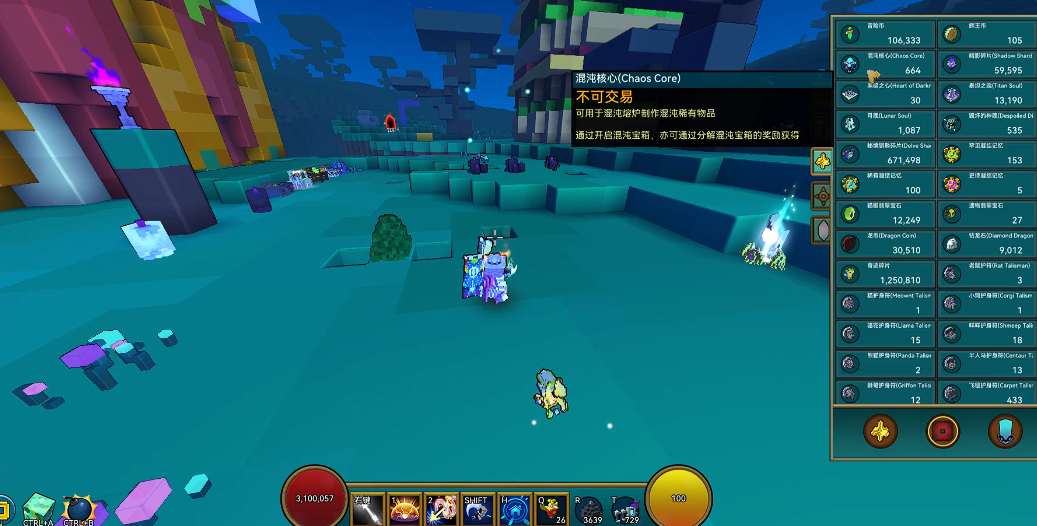Choose the Carpet Talisman entry

pos(985,393)
